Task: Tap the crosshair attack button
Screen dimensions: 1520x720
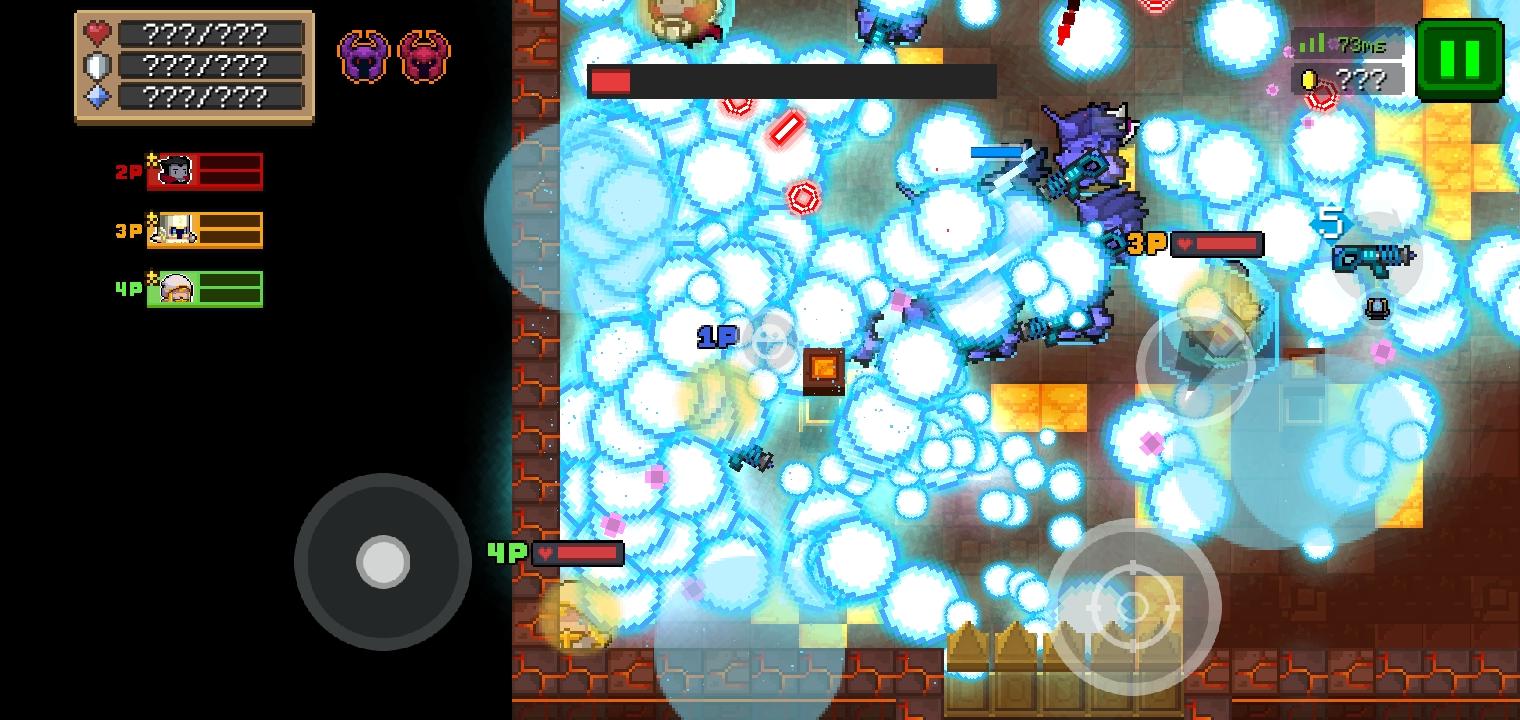Action: click(1135, 605)
